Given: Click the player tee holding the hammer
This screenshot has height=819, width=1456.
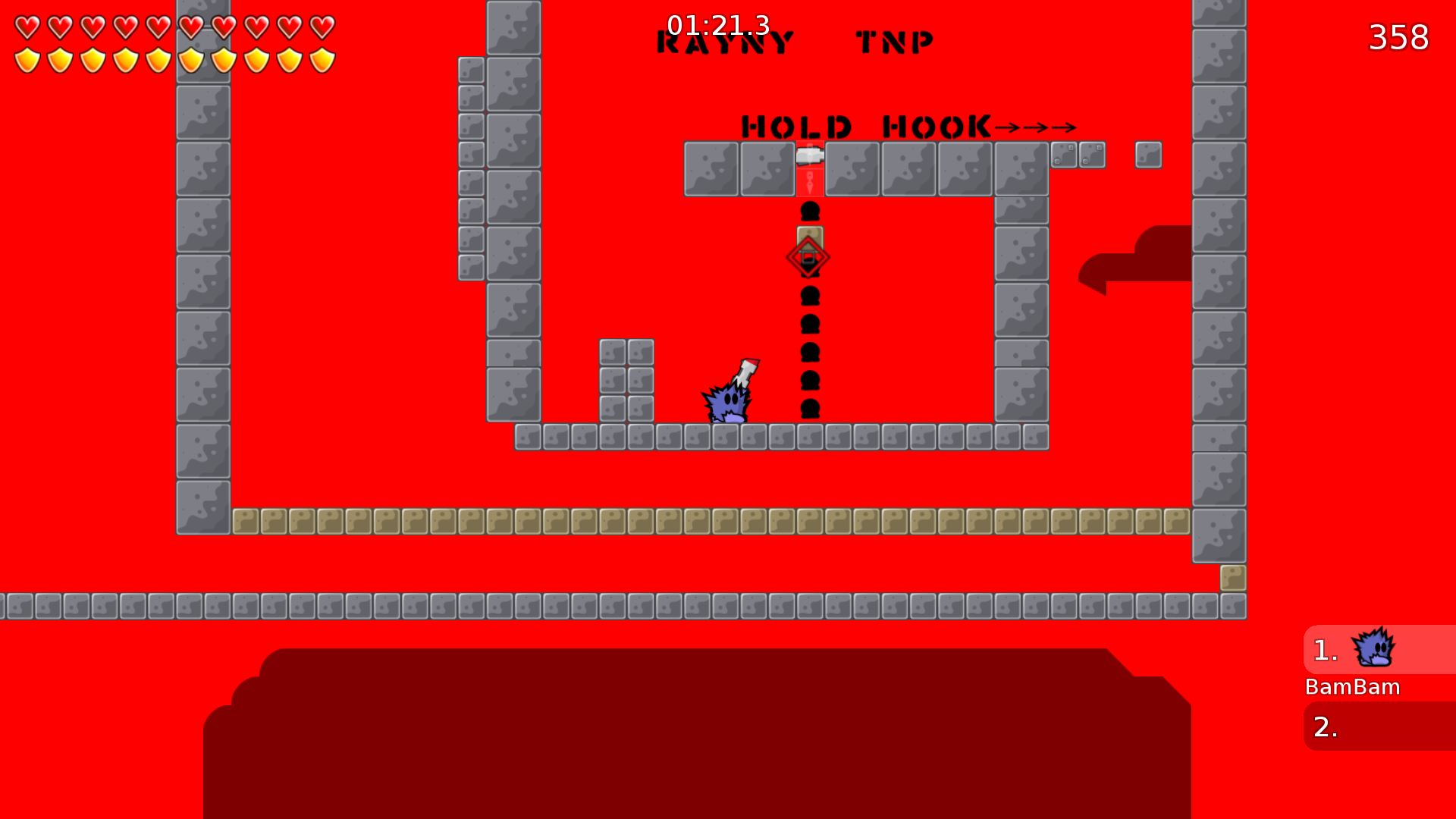Looking at the screenshot, I should [x=728, y=403].
